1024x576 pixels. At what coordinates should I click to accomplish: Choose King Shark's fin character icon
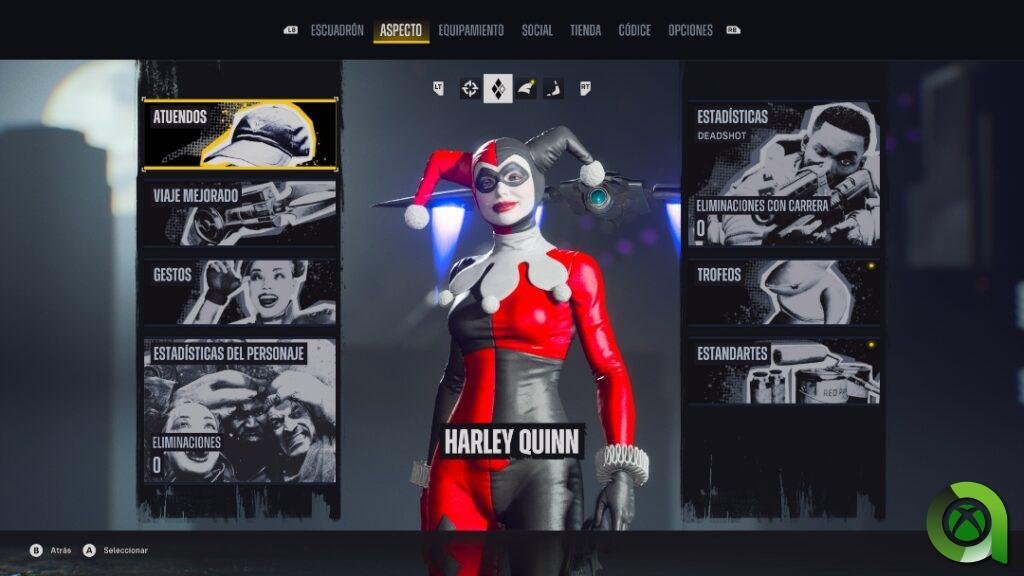pos(526,89)
